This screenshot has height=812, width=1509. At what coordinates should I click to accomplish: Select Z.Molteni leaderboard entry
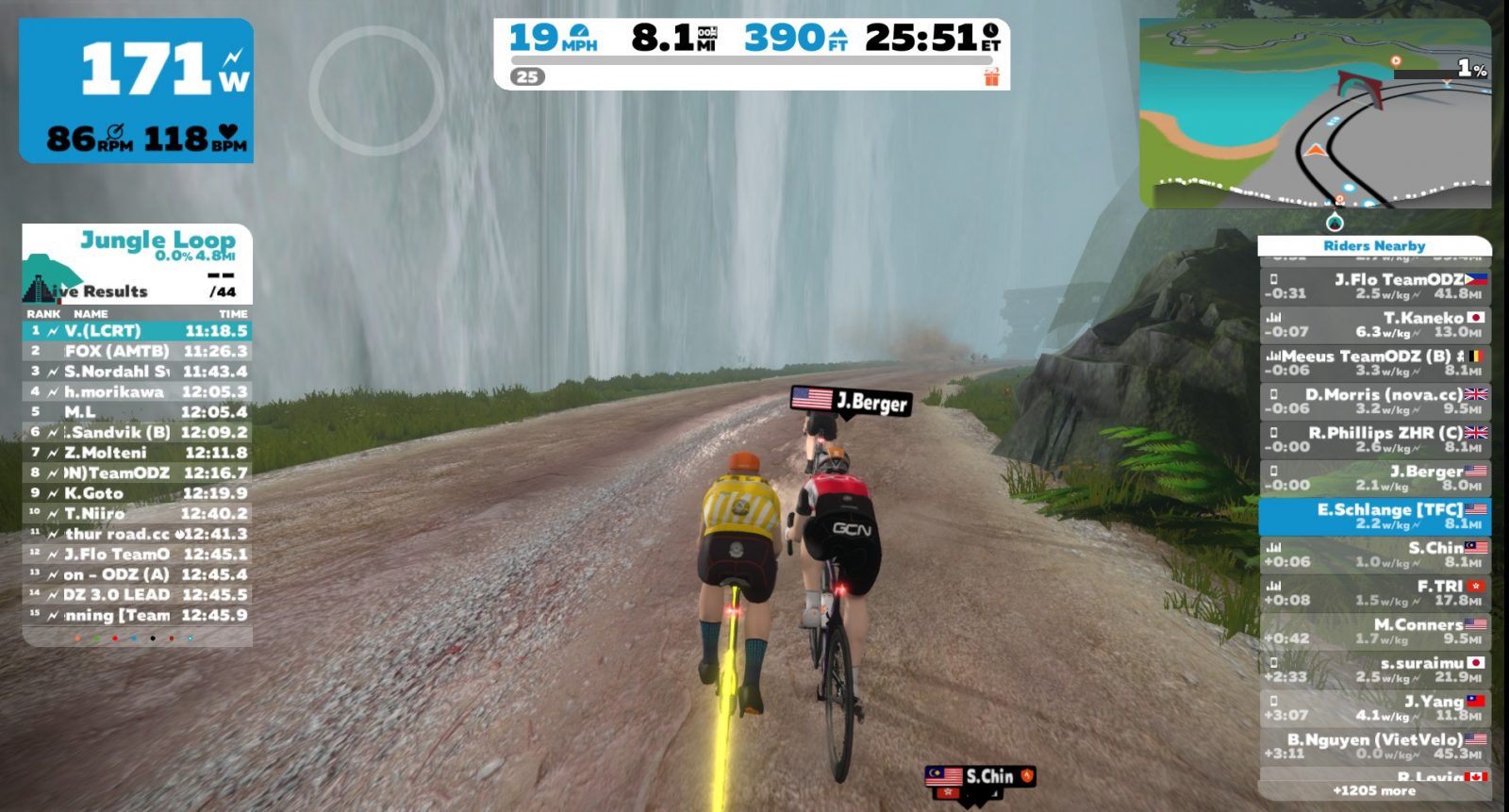click(137, 453)
